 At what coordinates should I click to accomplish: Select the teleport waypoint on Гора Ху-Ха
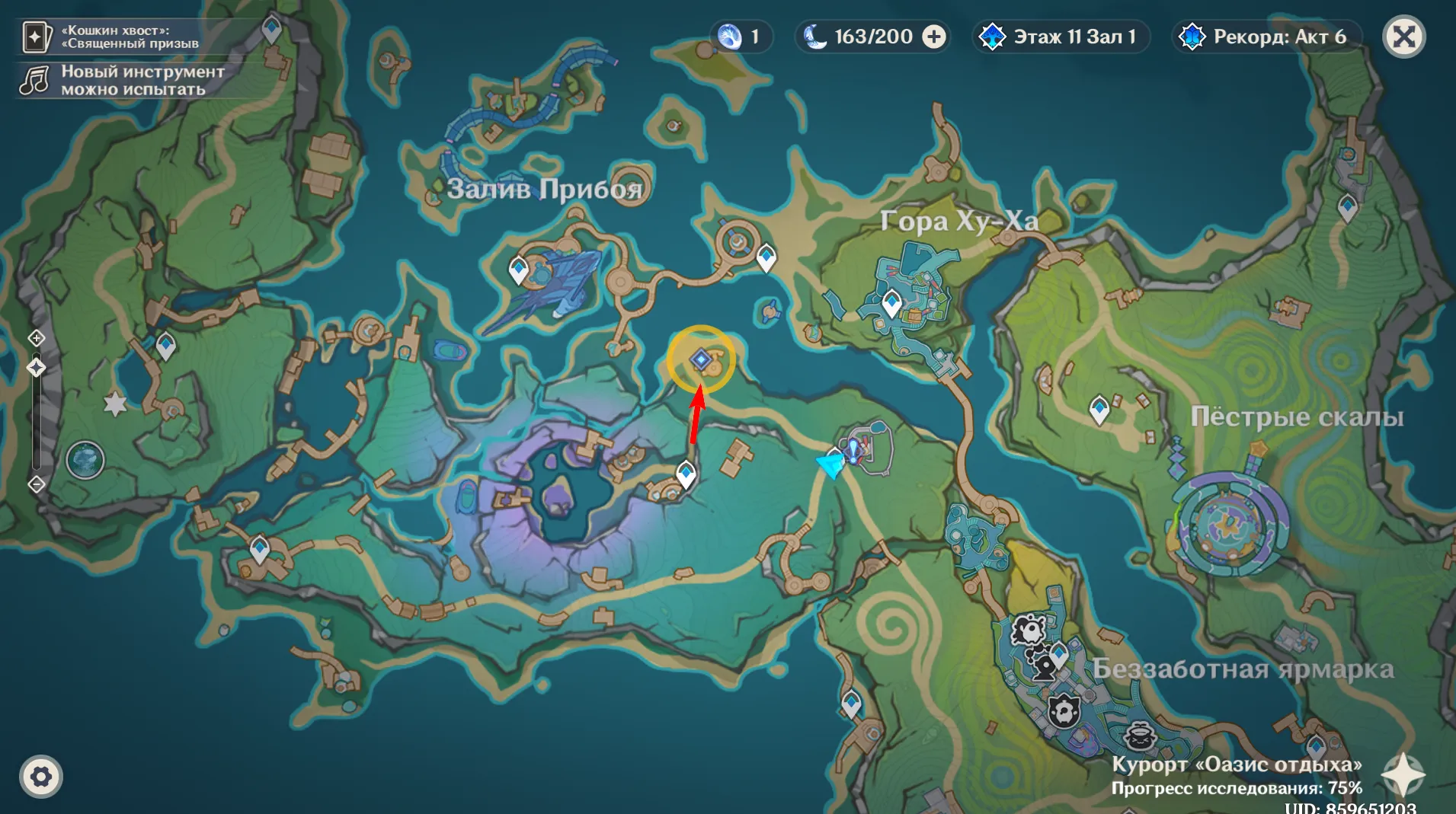click(x=891, y=302)
